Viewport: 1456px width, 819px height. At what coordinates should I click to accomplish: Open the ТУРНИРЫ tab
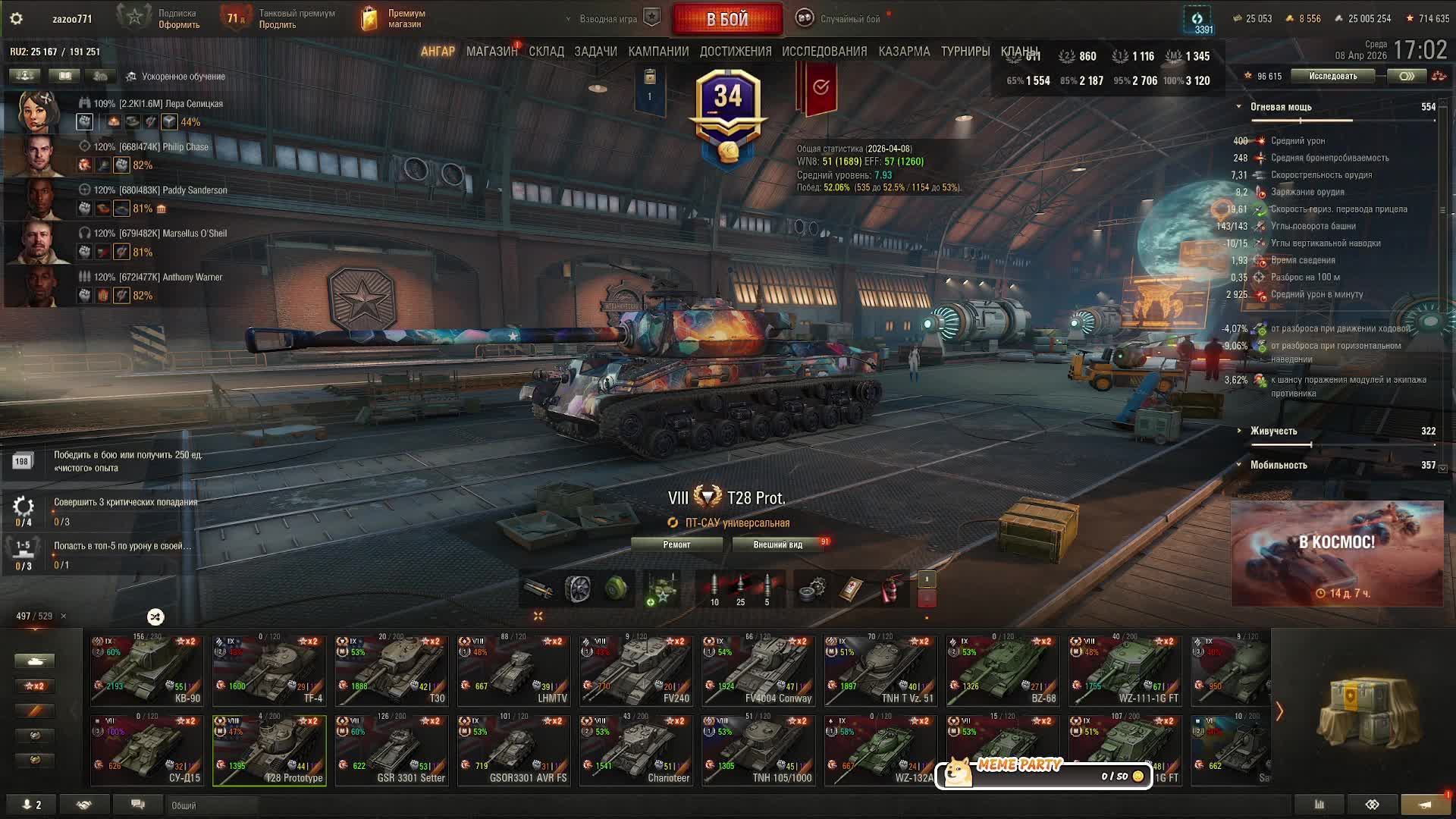coord(965,52)
